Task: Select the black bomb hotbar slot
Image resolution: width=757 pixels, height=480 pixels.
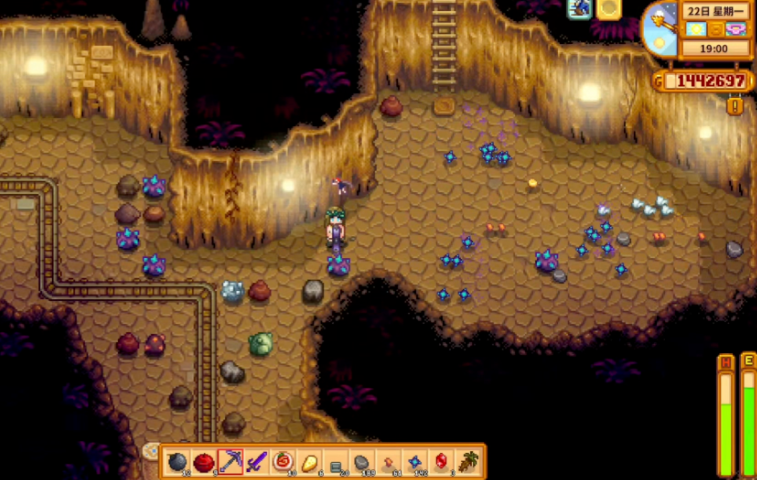Action: pyautogui.click(x=178, y=462)
